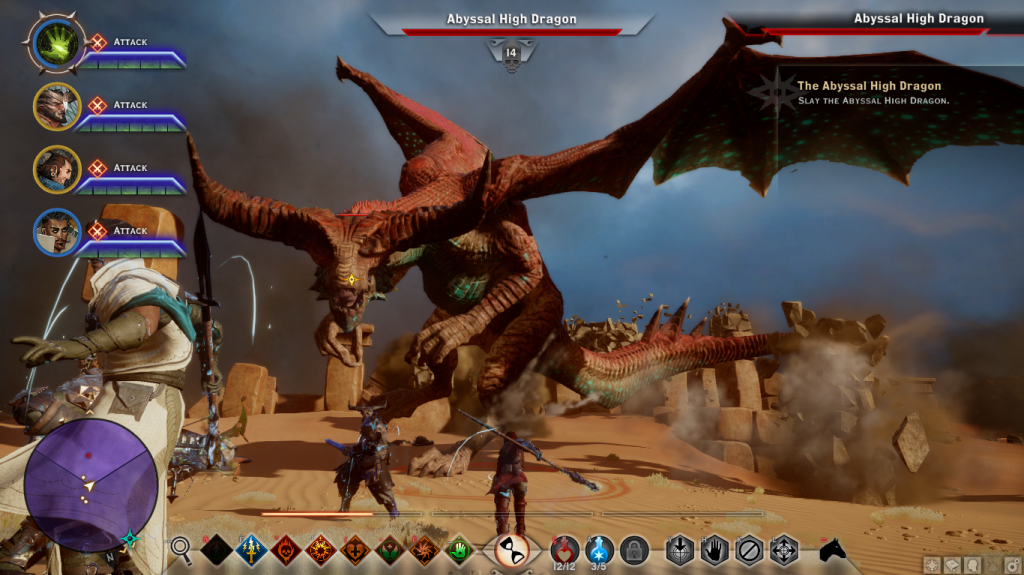Open the journal book button

[x=951, y=565]
